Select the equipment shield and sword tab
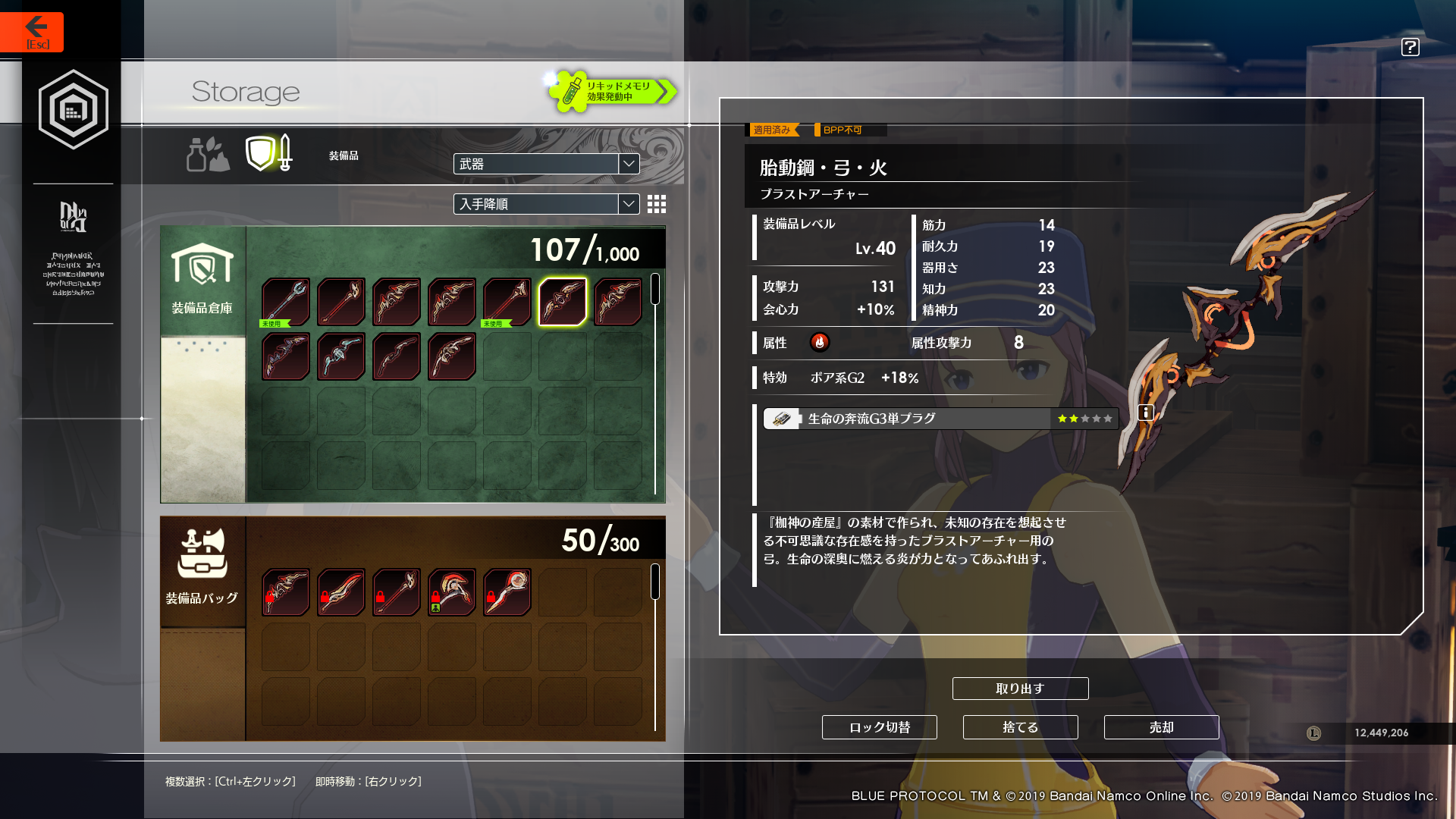 (269, 153)
